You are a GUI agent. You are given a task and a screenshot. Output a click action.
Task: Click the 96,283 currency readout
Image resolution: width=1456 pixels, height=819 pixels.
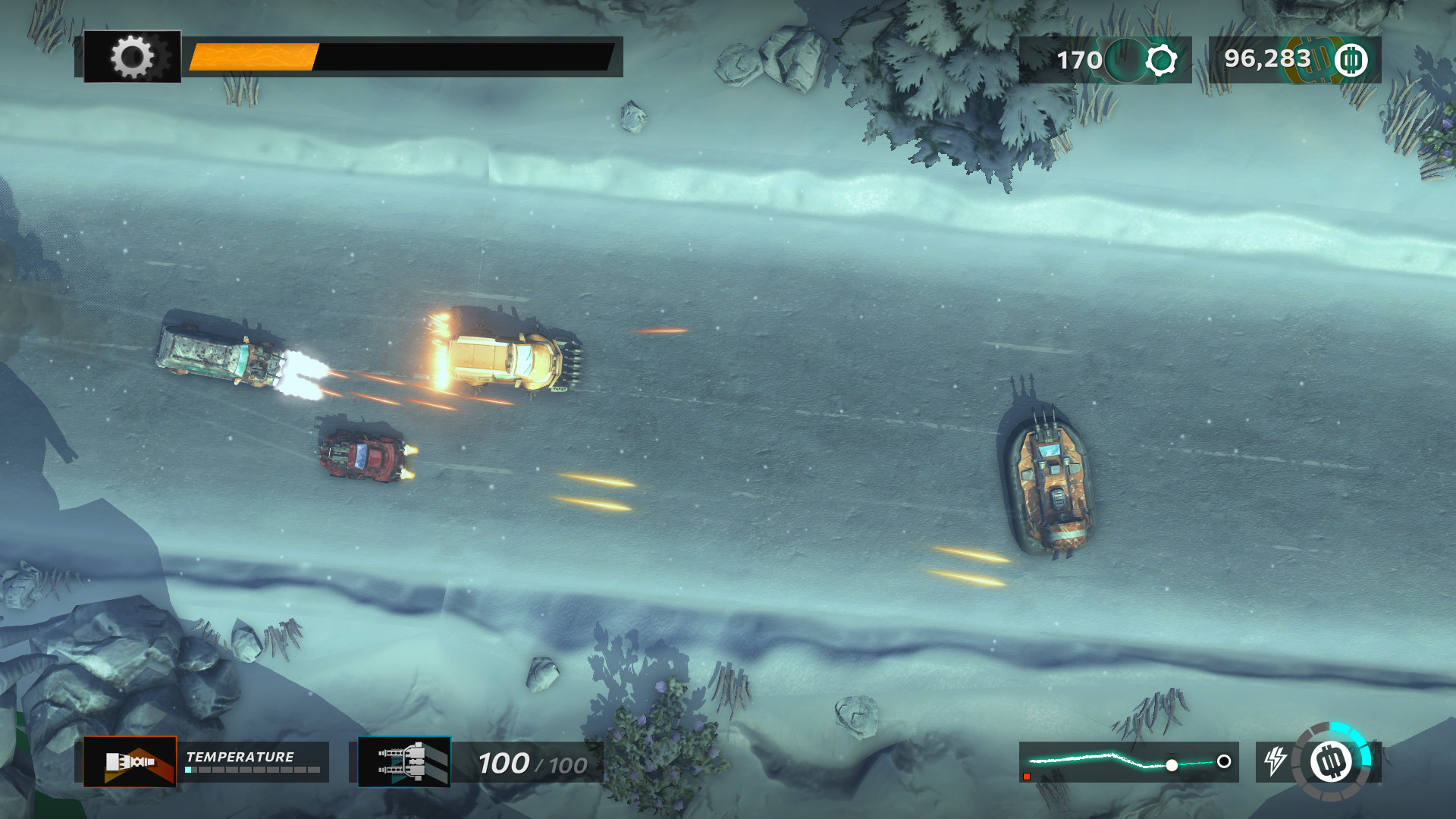click(x=1267, y=59)
